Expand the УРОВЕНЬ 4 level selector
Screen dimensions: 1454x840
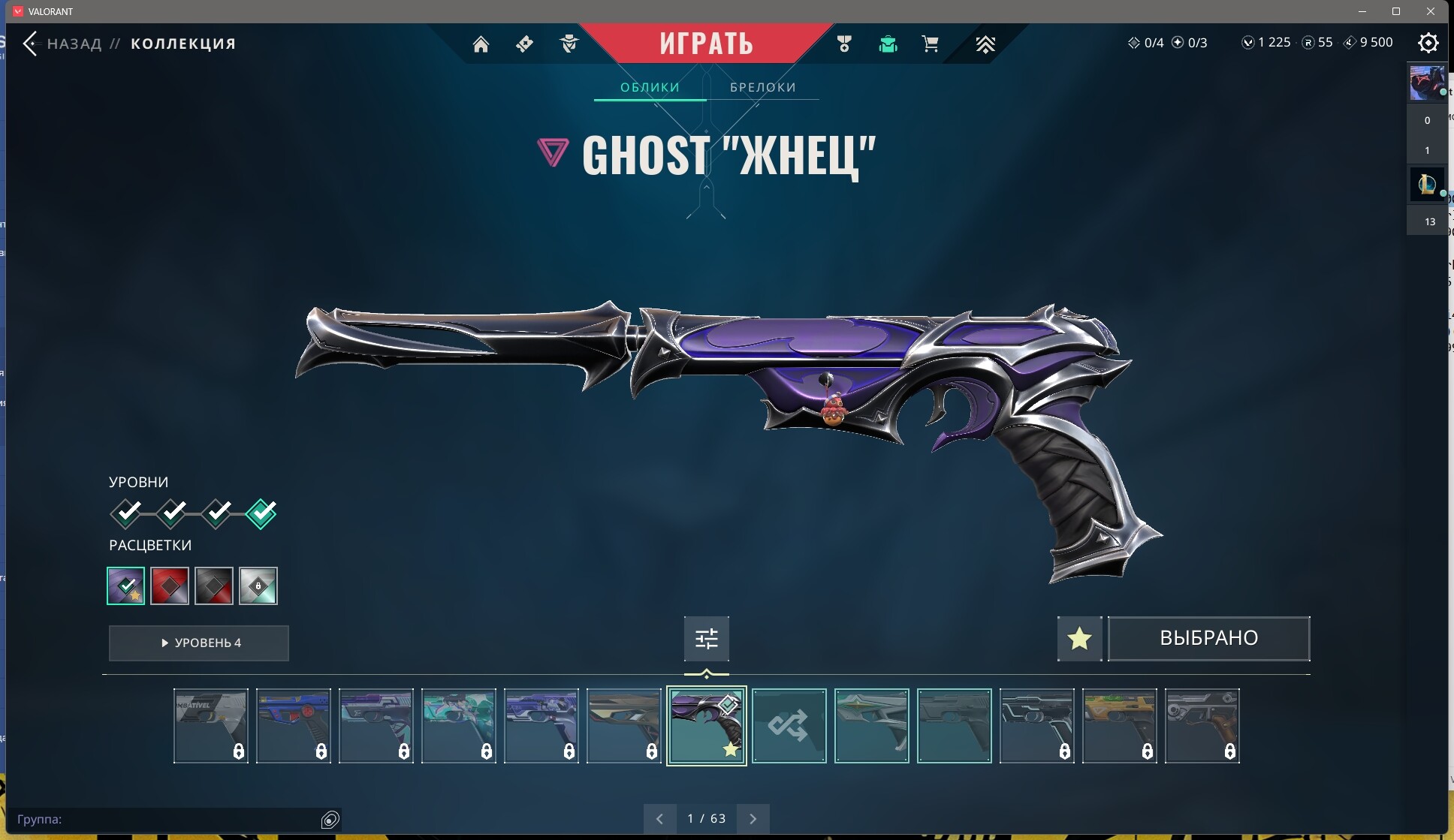tap(198, 643)
